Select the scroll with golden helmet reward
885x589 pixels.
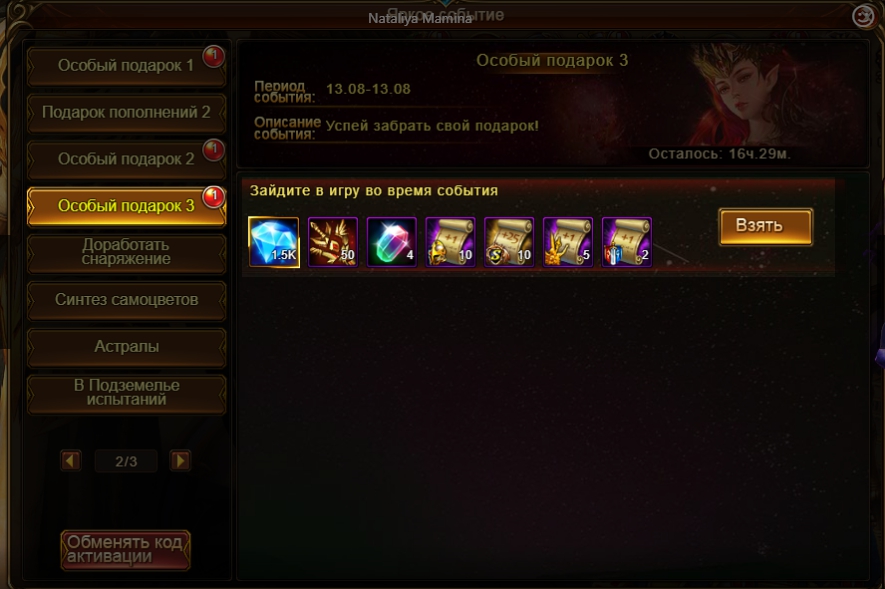click(x=451, y=243)
